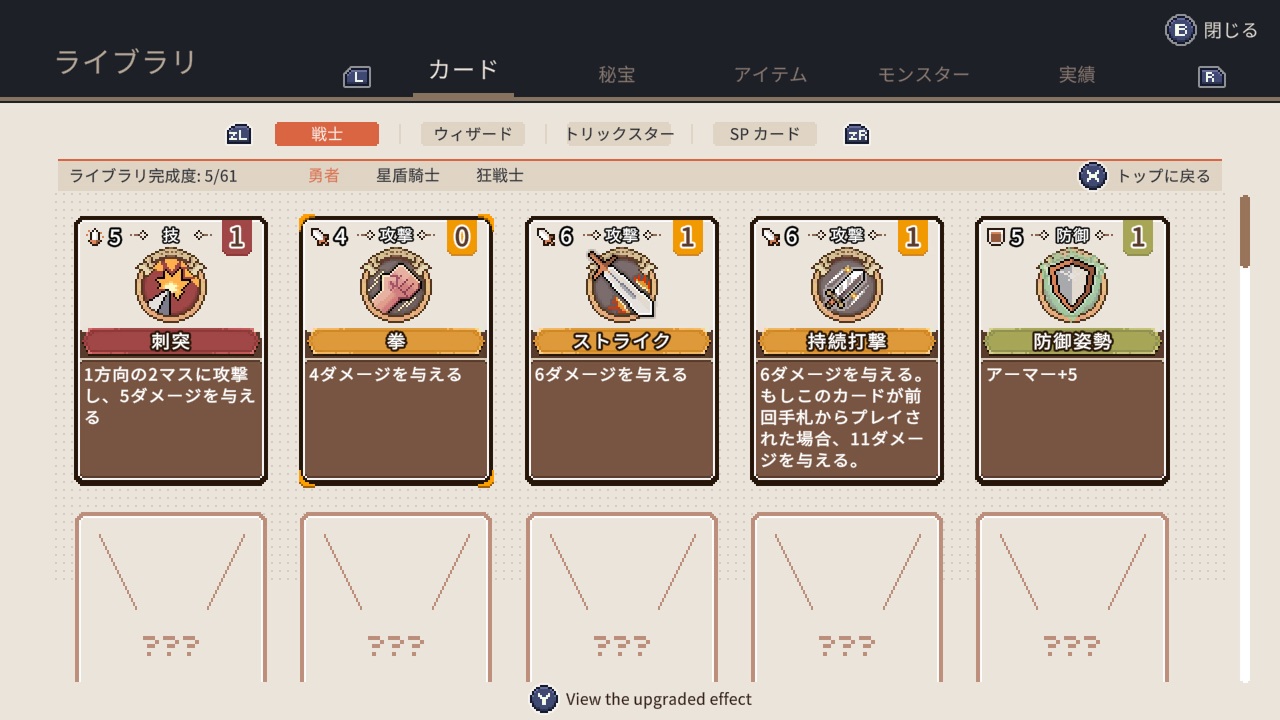Viewport: 1280px width, 720px height.
Task: Select the ストライク card
Action: 621,350
